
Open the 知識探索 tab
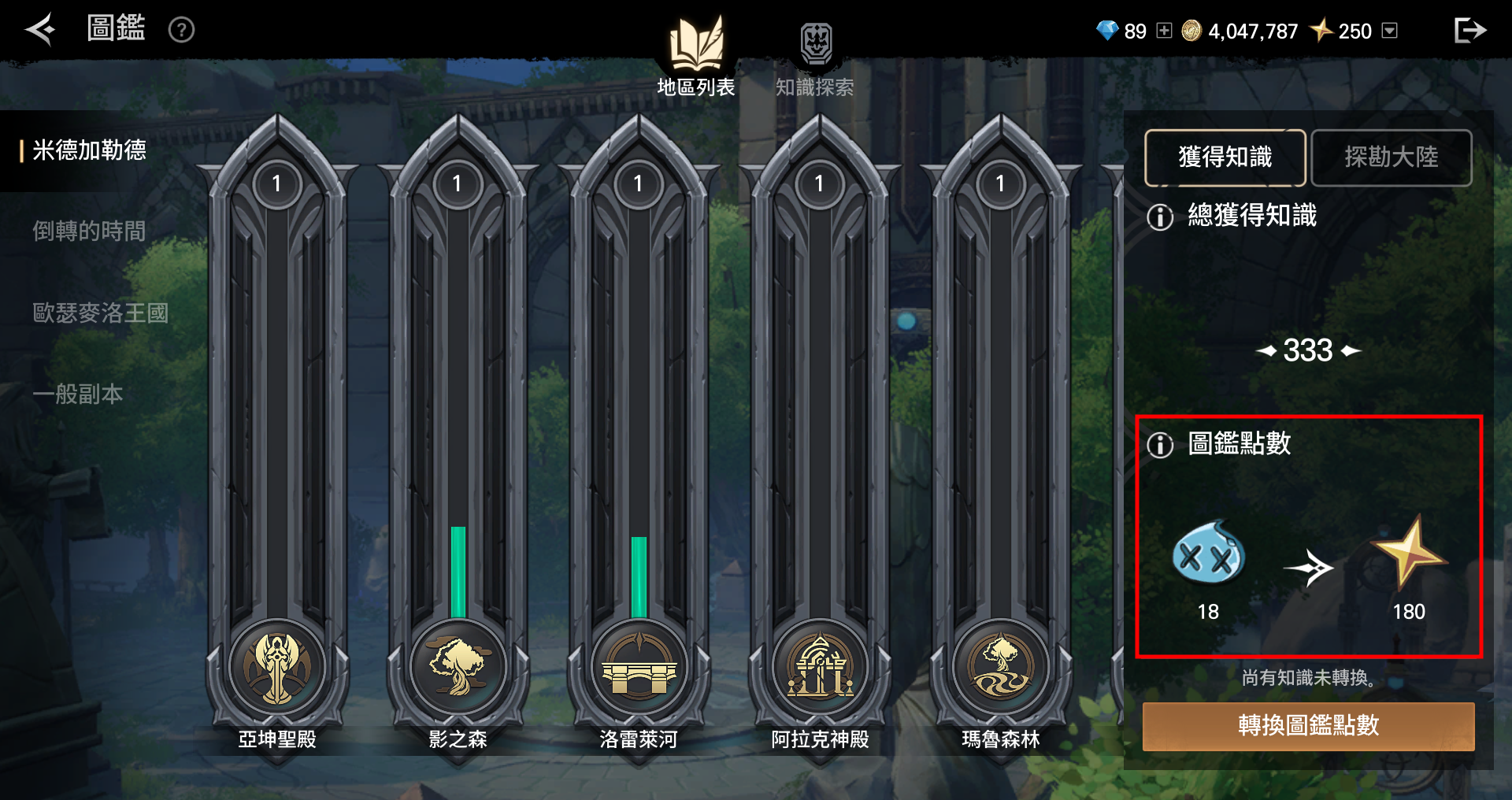[x=815, y=59]
